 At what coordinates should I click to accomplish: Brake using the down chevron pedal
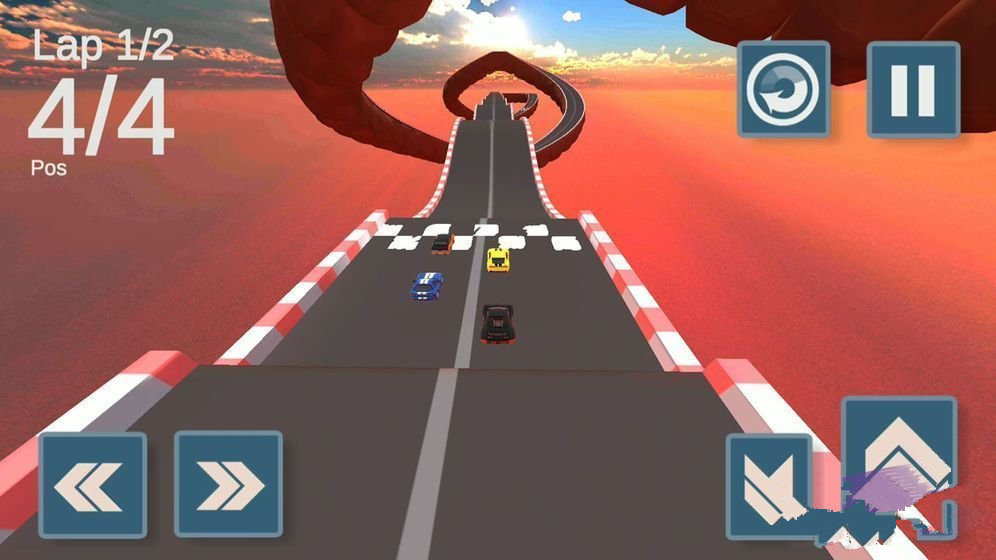click(x=768, y=487)
